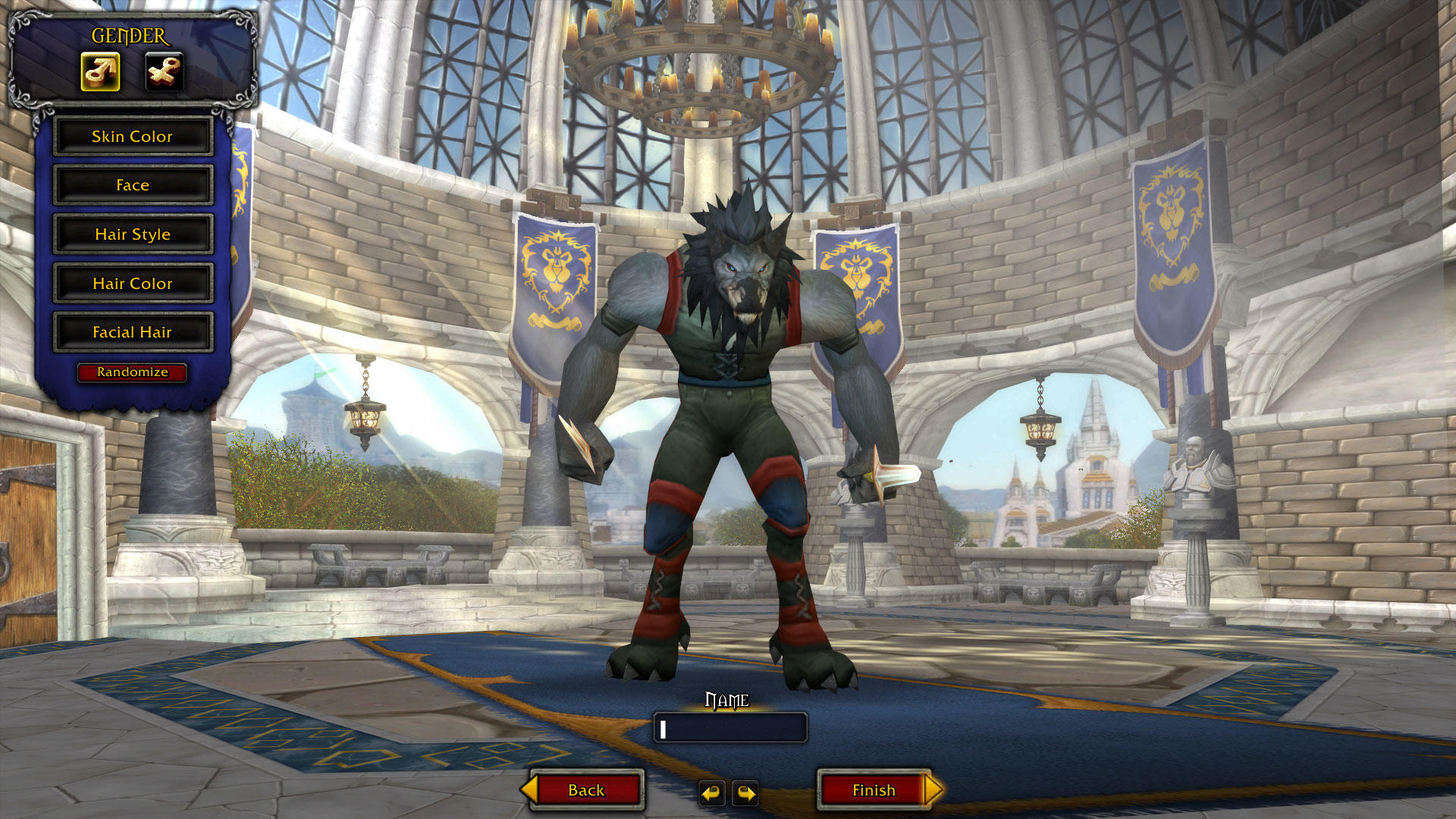The image size is (1456, 819).
Task: Finish creating the character
Action: point(874,790)
